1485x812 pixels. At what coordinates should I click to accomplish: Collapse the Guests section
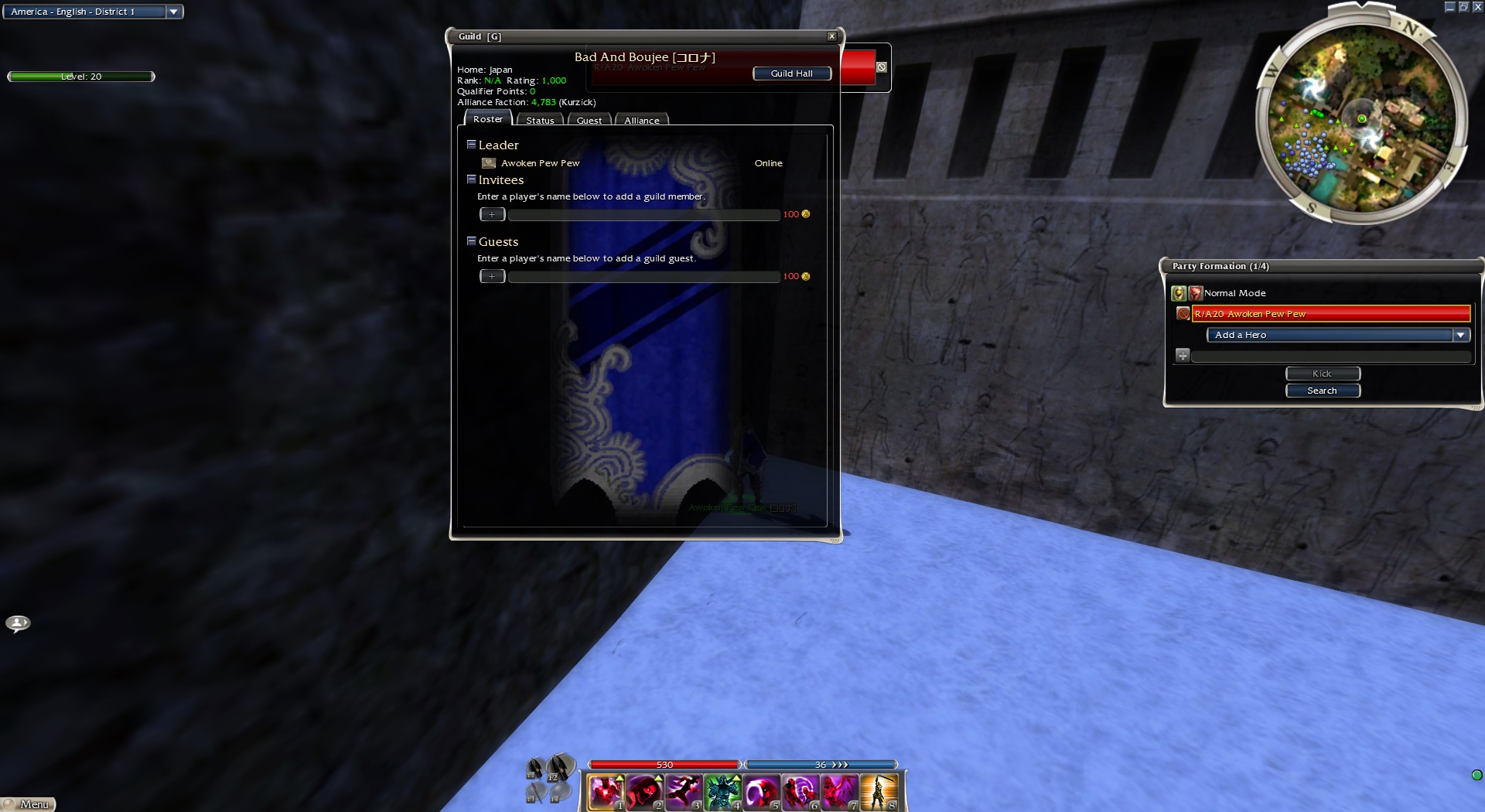(471, 241)
